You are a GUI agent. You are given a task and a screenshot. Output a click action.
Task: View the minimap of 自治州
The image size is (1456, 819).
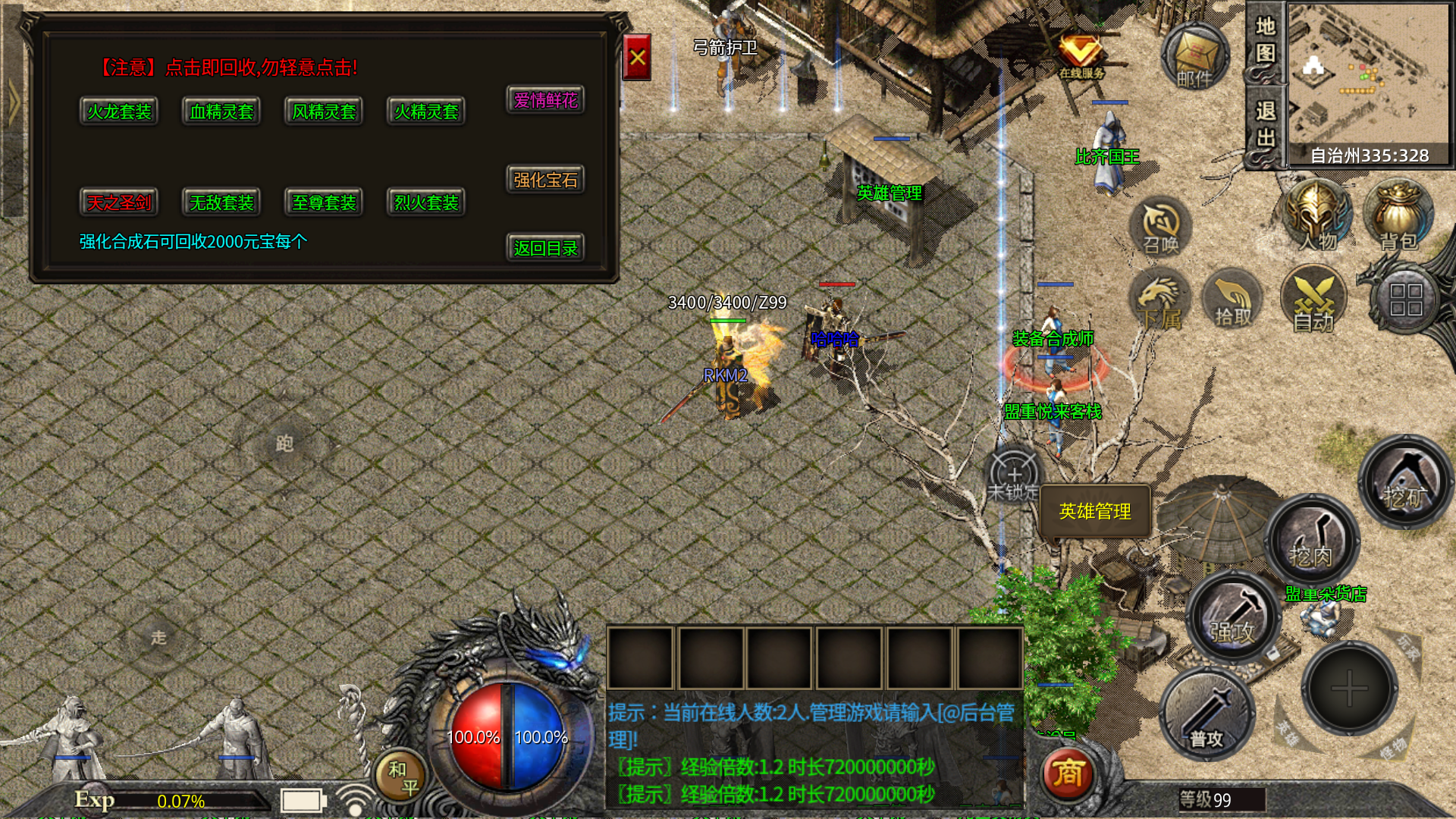[1369, 76]
